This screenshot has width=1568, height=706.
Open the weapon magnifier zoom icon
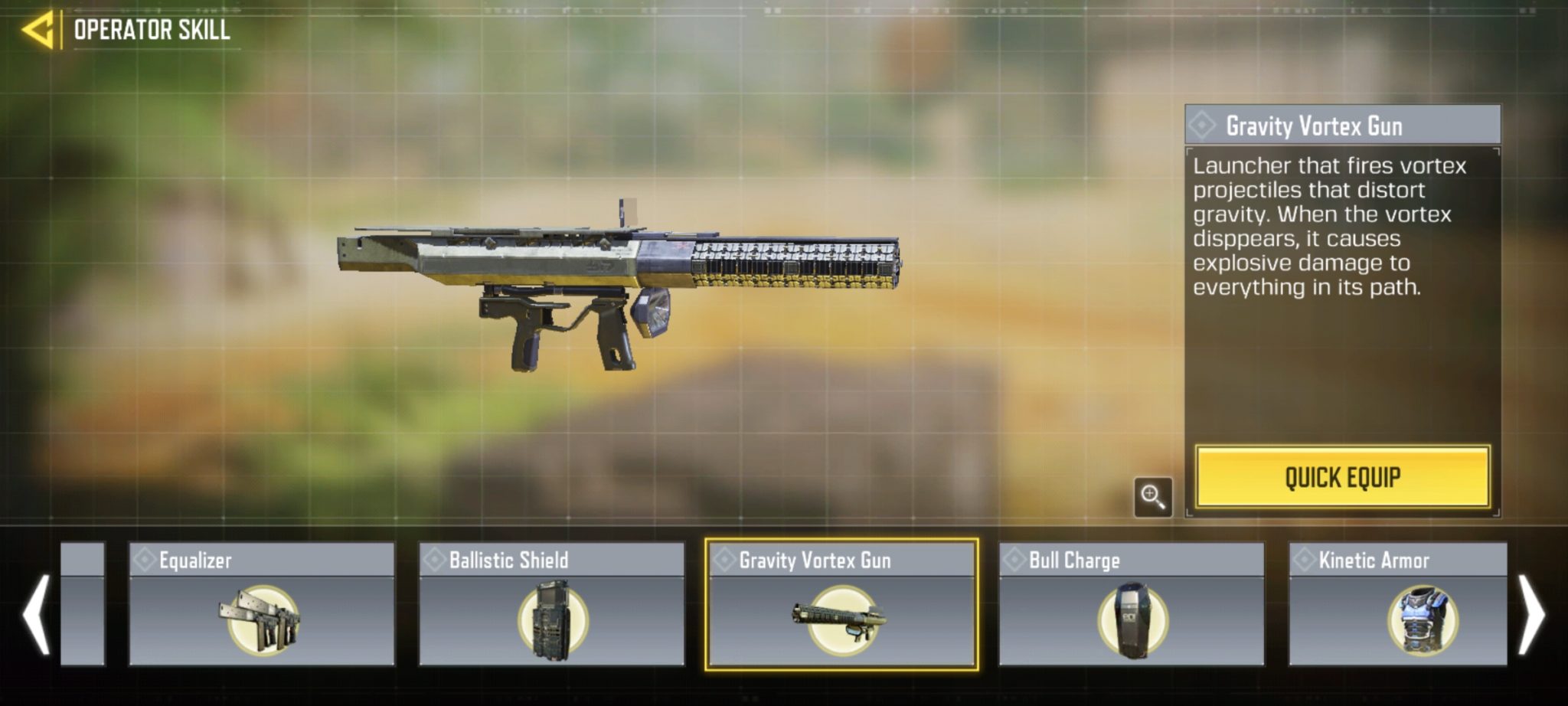click(1154, 498)
